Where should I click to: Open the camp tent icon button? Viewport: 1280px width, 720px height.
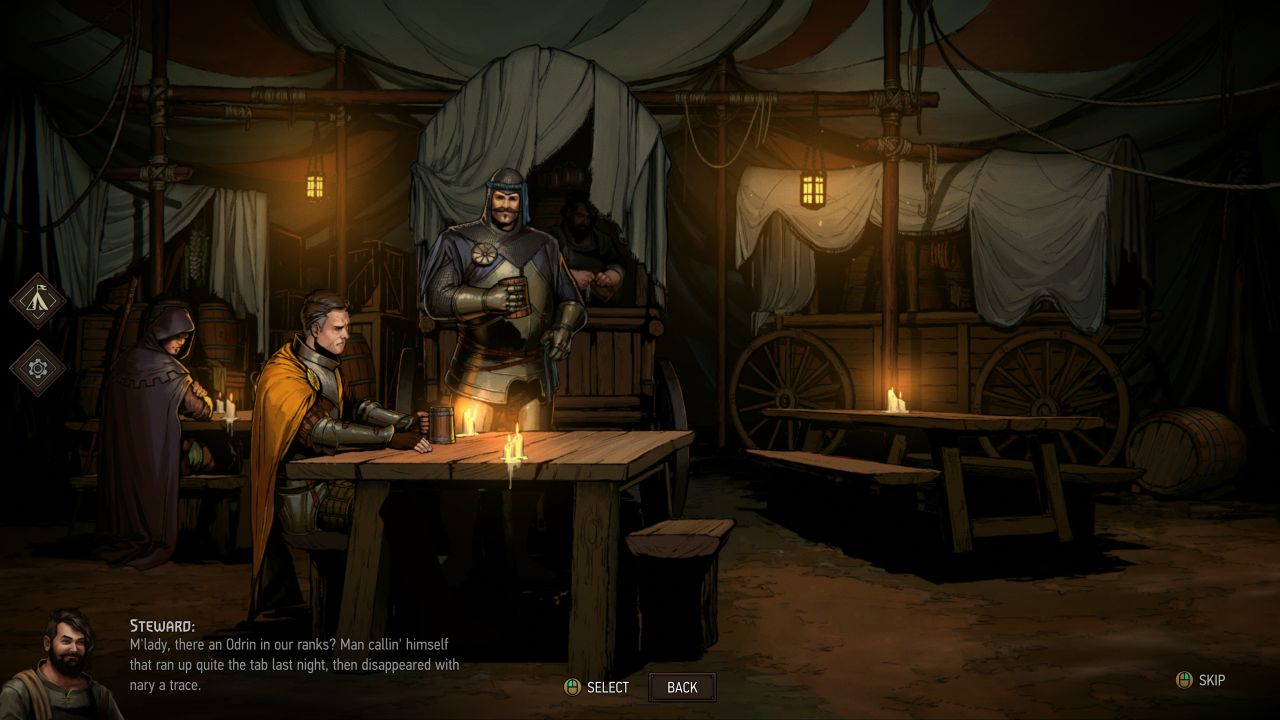[x=38, y=300]
